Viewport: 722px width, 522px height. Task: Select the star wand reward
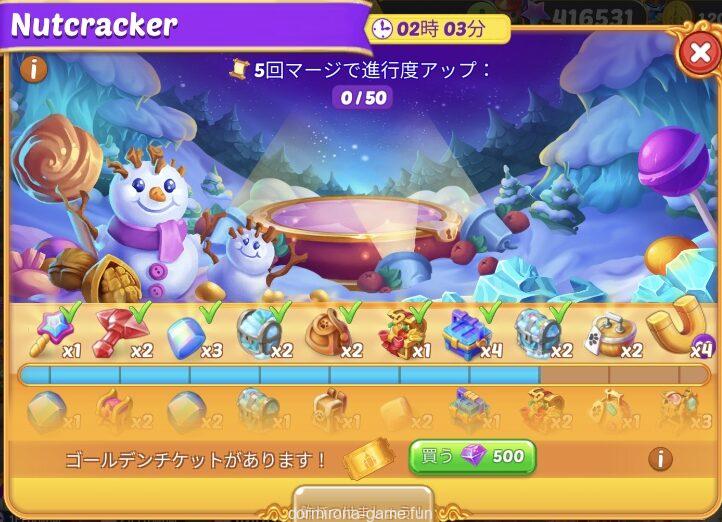click(50, 330)
